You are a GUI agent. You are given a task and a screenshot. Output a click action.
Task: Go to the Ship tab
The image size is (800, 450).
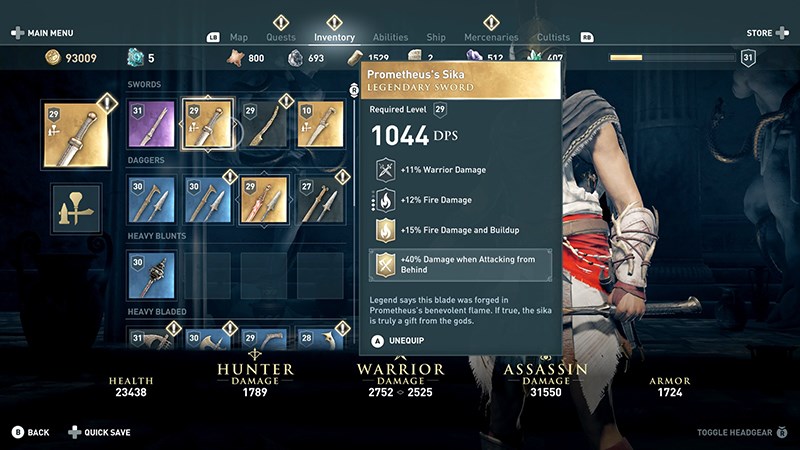coord(436,38)
